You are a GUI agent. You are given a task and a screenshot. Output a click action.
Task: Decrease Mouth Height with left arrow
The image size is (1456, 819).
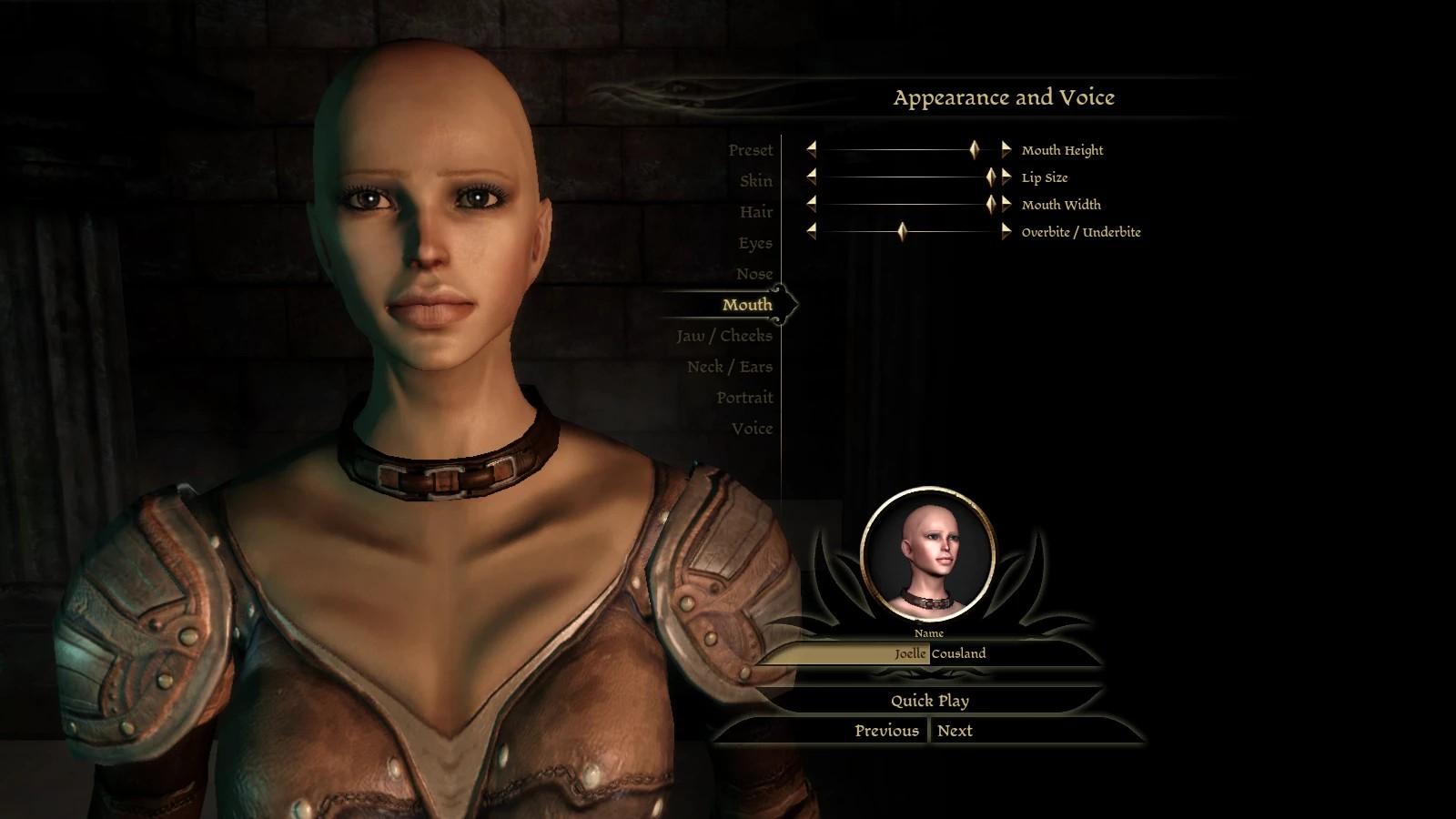(x=811, y=149)
